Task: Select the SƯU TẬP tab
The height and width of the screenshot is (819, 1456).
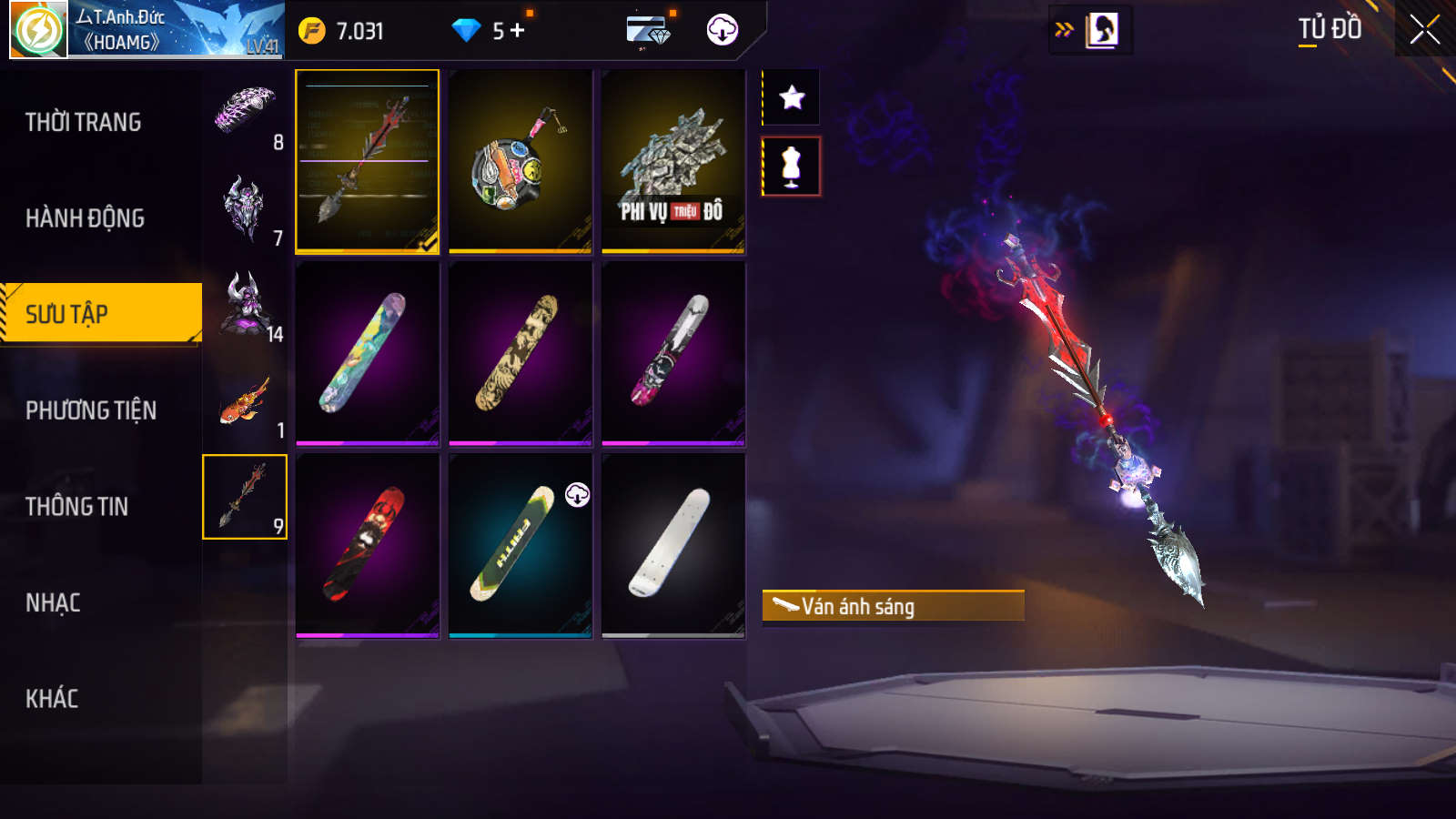Action: [x=100, y=314]
